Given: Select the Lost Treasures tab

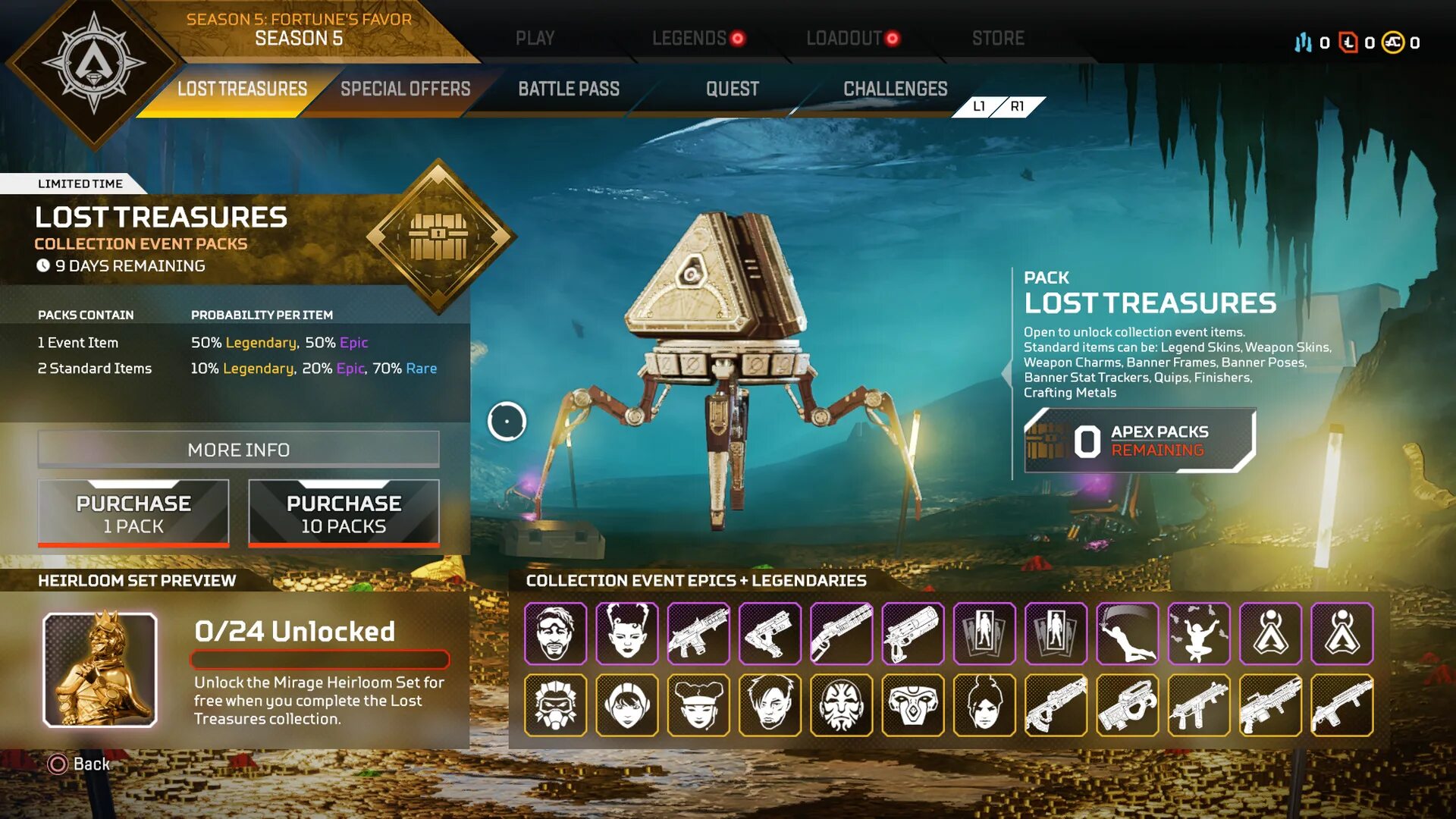Looking at the screenshot, I should [242, 89].
